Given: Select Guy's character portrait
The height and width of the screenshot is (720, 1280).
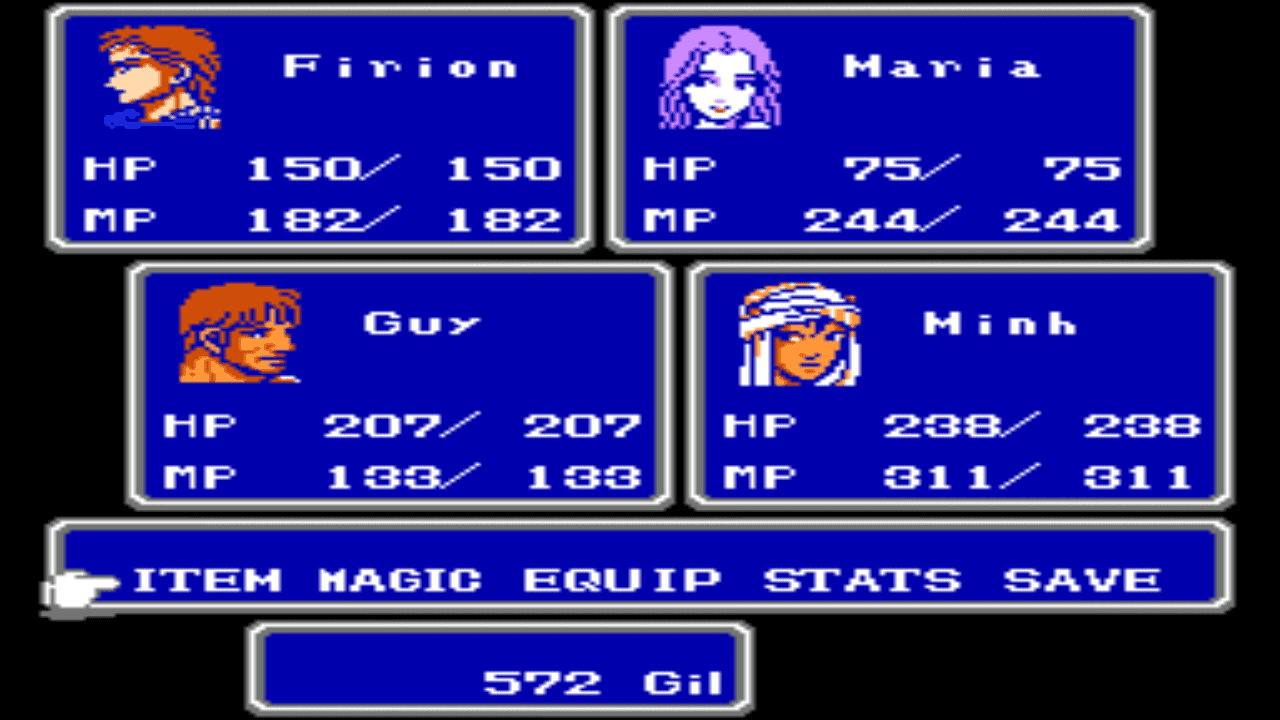Looking at the screenshot, I should click(x=240, y=335).
